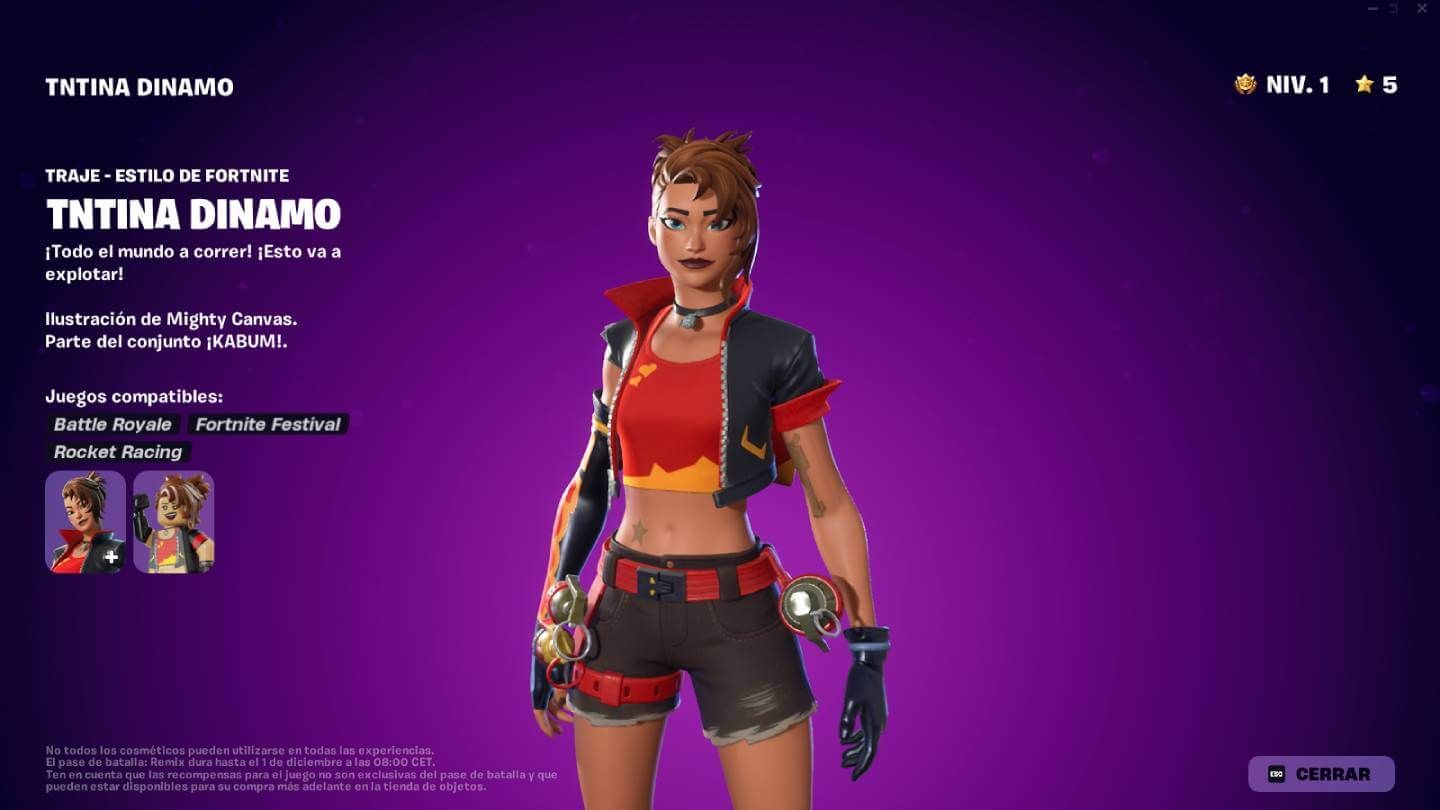1440x810 pixels.
Task: Click the maximize icon in the top-right corner
Action: (x=1396, y=9)
